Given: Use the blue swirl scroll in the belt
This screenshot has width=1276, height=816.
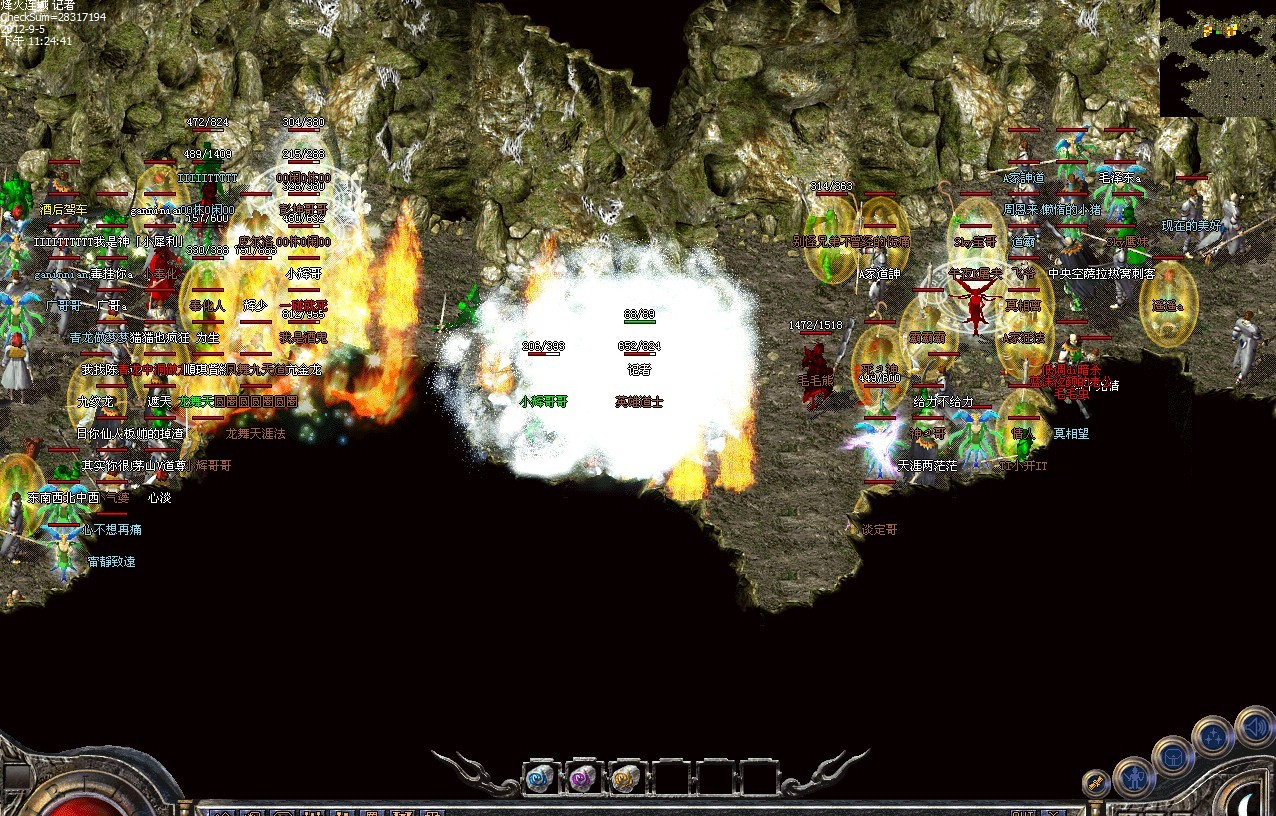Looking at the screenshot, I should (541, 778).
